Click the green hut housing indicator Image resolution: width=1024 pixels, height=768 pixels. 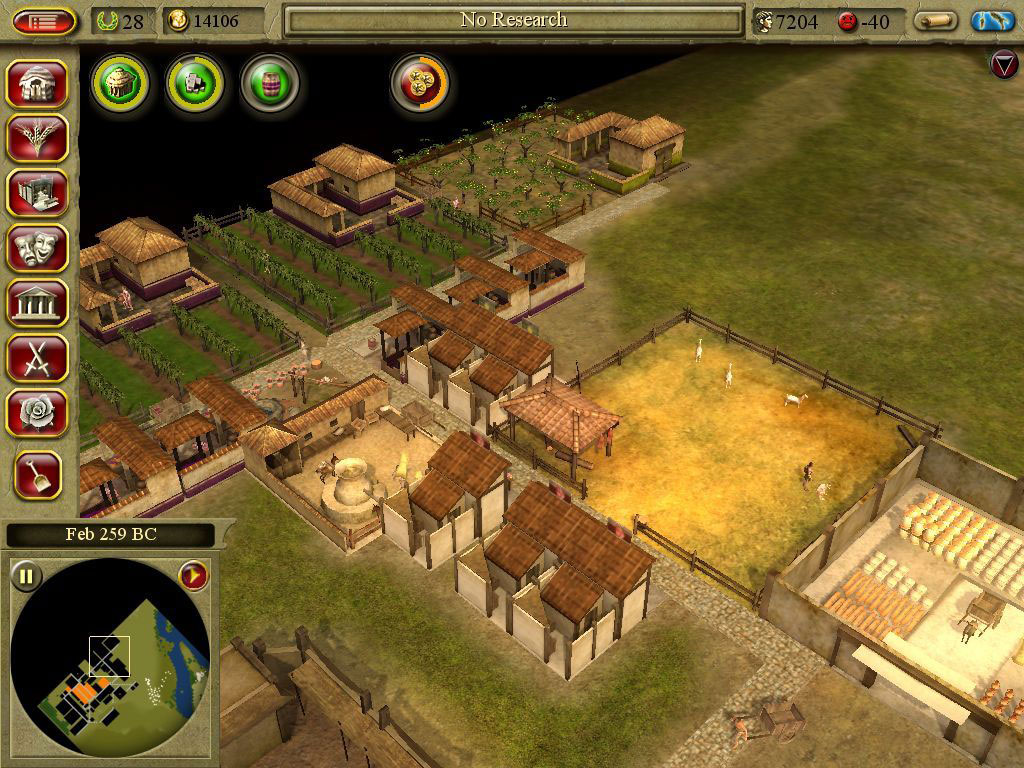coord(120,82)
